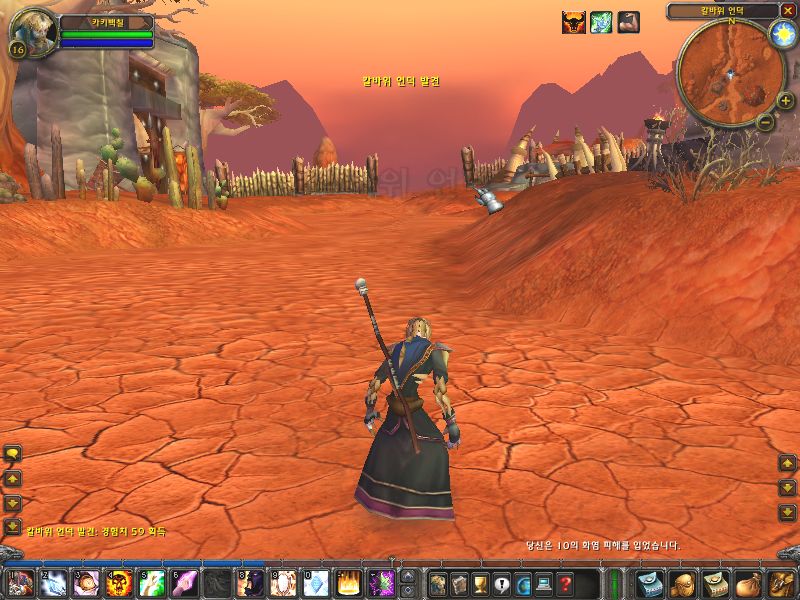Select the player portrait frame

click(32, 32)
